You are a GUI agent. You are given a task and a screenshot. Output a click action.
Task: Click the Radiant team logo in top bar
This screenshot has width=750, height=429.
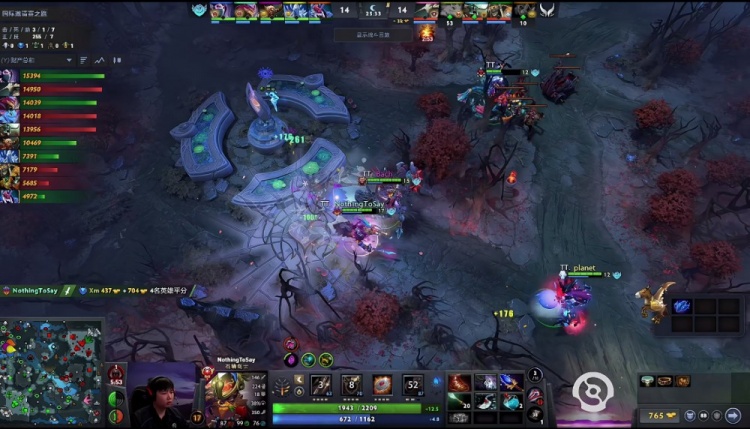[199, 10]
